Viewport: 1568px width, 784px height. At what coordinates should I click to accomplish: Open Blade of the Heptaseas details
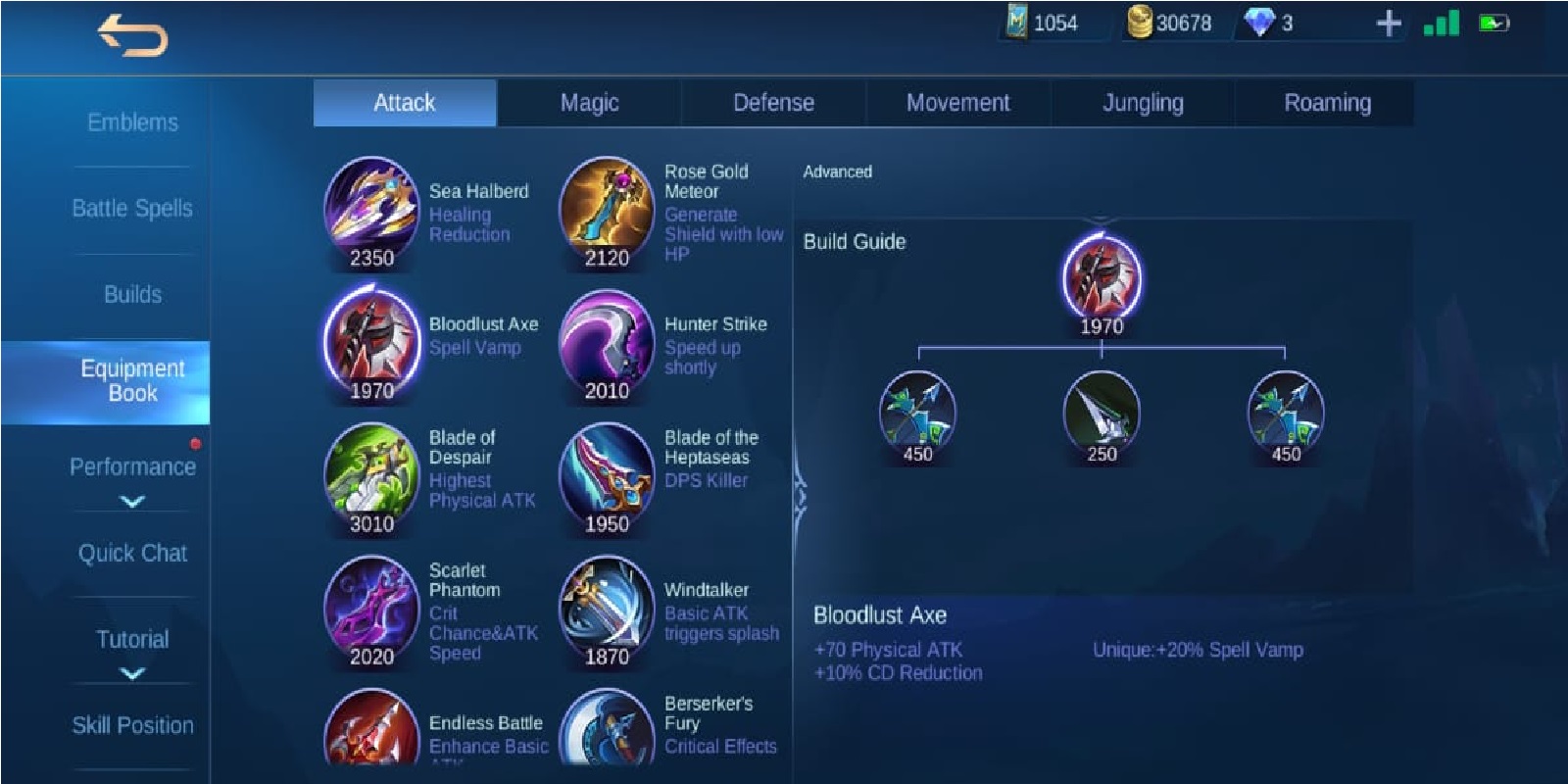click(606, 473)
